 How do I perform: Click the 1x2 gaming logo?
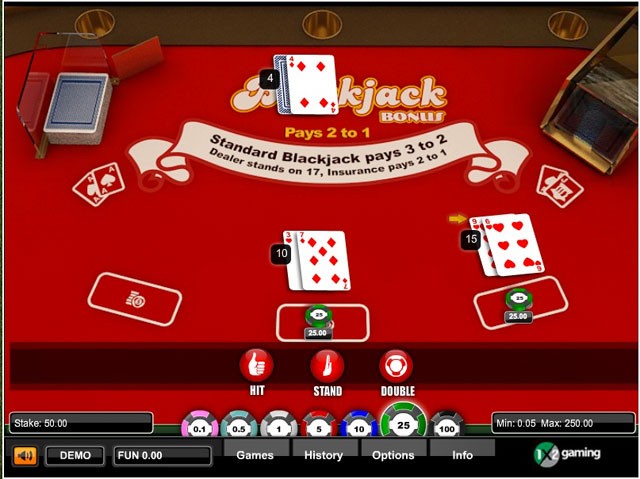coord(568,453)
